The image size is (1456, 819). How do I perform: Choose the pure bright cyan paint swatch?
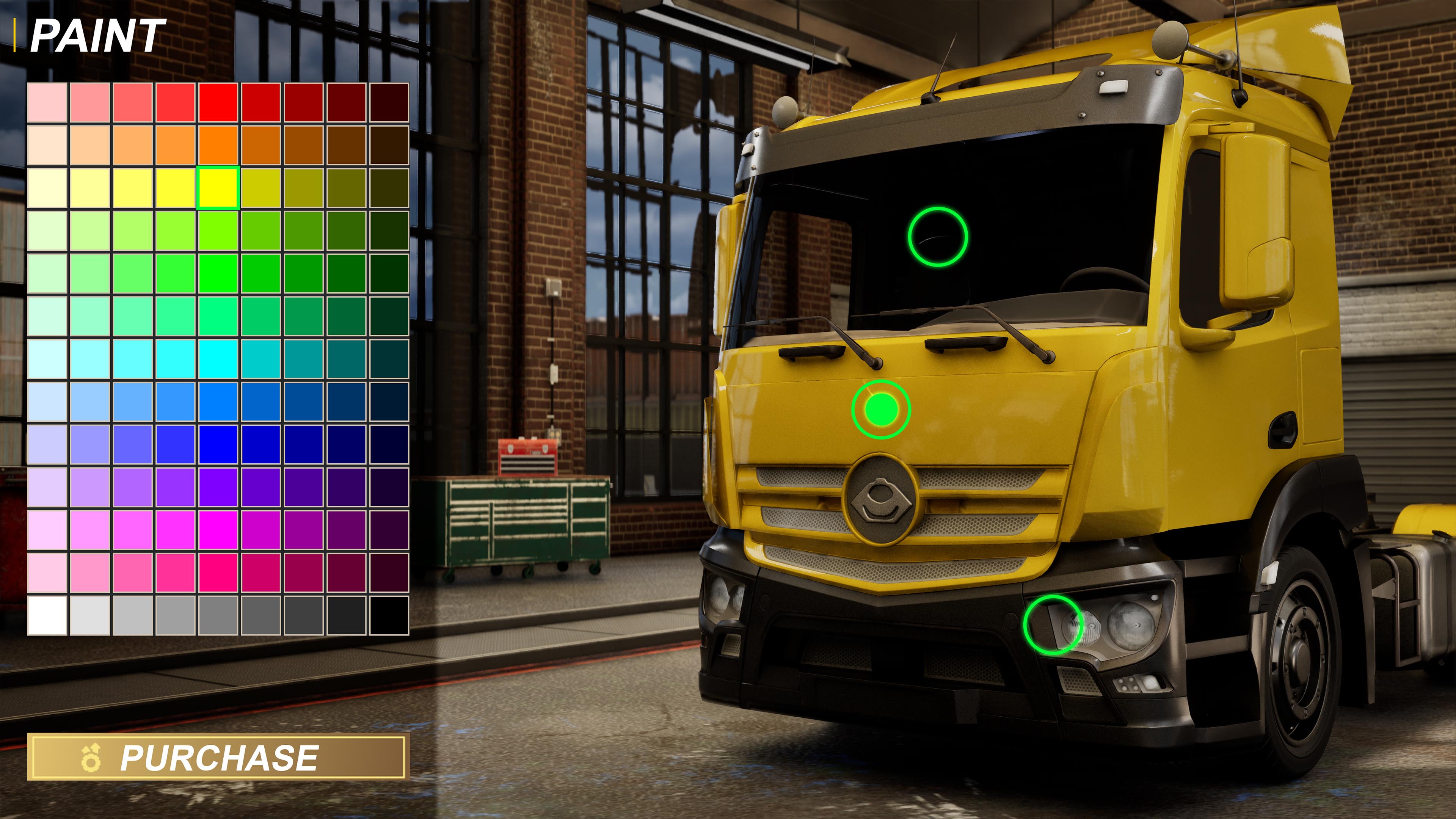[218, 359]
